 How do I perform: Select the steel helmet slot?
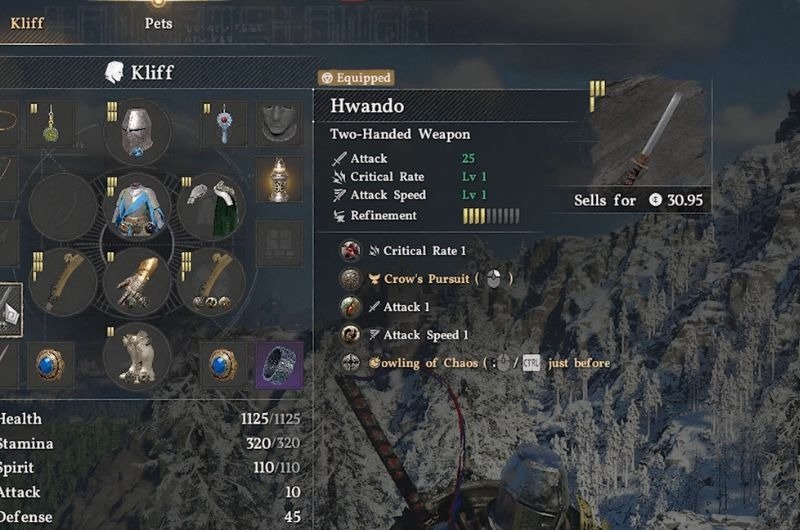coord(137,132)
